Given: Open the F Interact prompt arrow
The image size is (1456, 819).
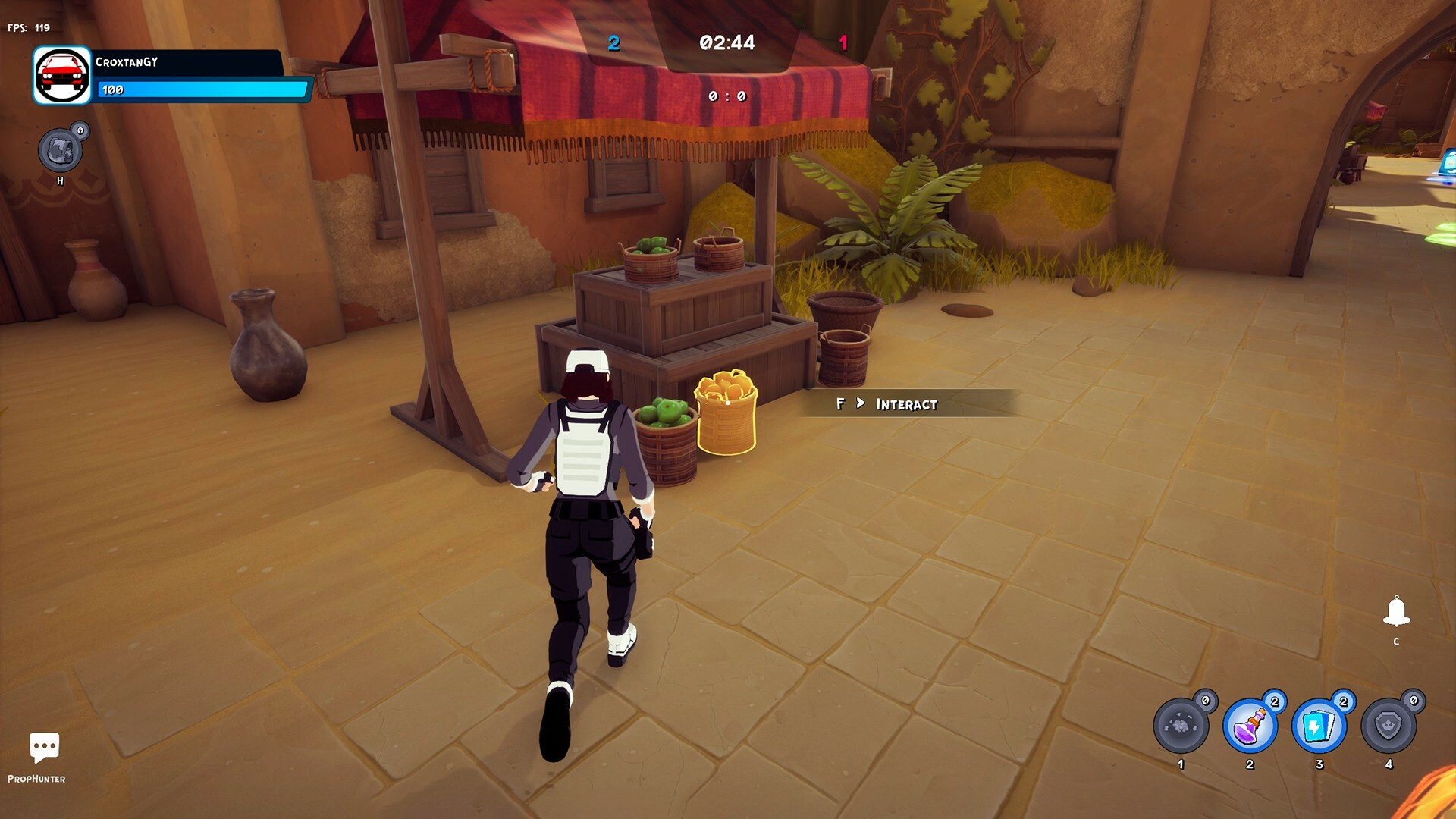Looking at the screenshot, I should click(861, 404).
